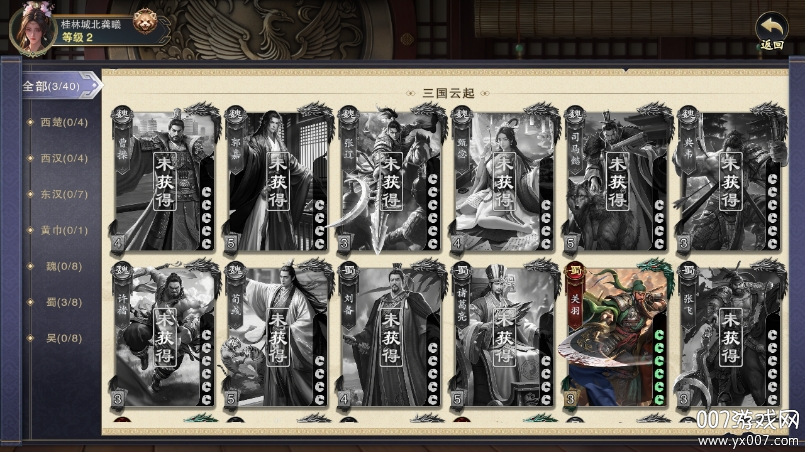This screenshot has height=452, width=805.
Task: Open the player avatar portrait
Action: click(x=30, y=27)
